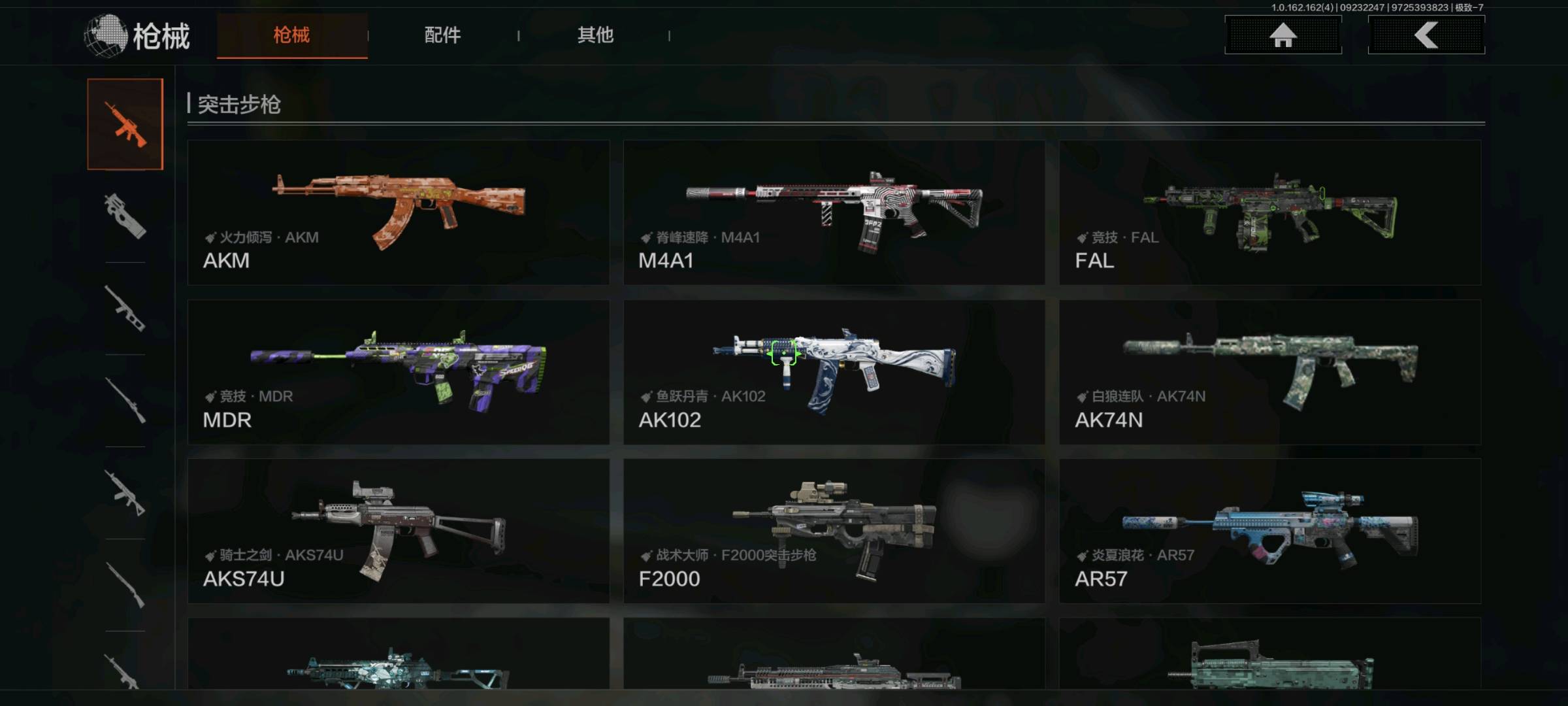
Task: Open the 配件 tab
Action: pyautogui.click(x=442, y=35)
